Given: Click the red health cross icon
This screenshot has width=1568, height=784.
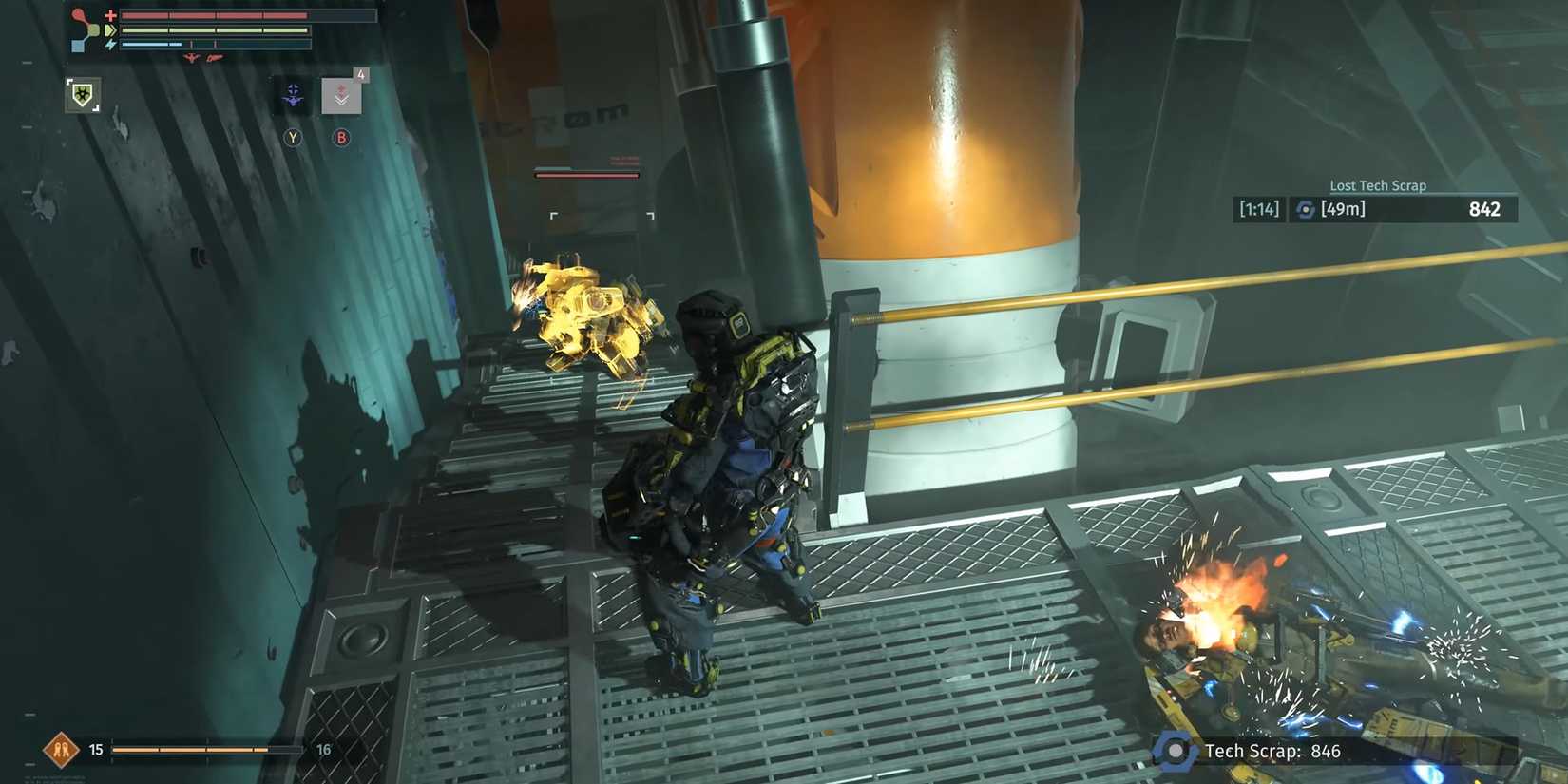Looking at the screenshot, I should [x=110, y=15].
